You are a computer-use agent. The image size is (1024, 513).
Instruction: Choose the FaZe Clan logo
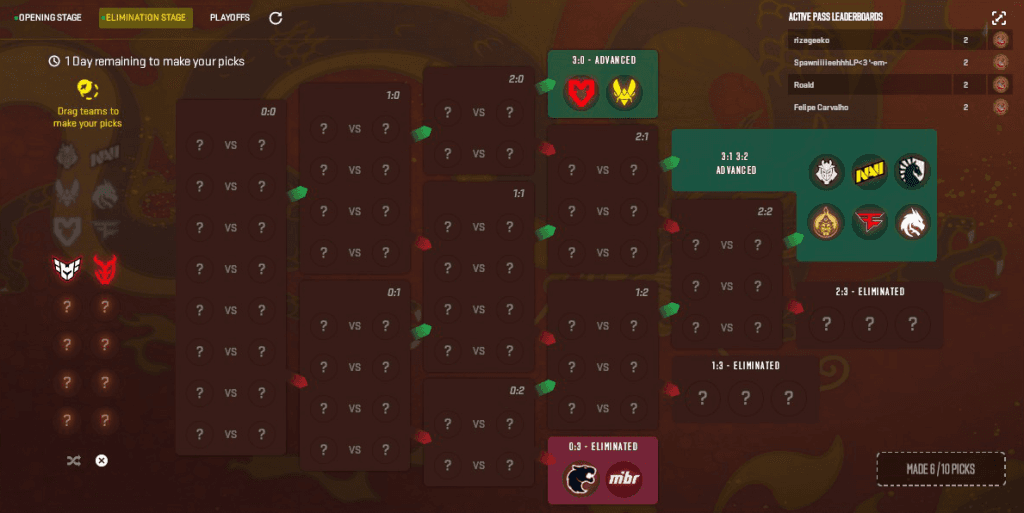[869, 222]
